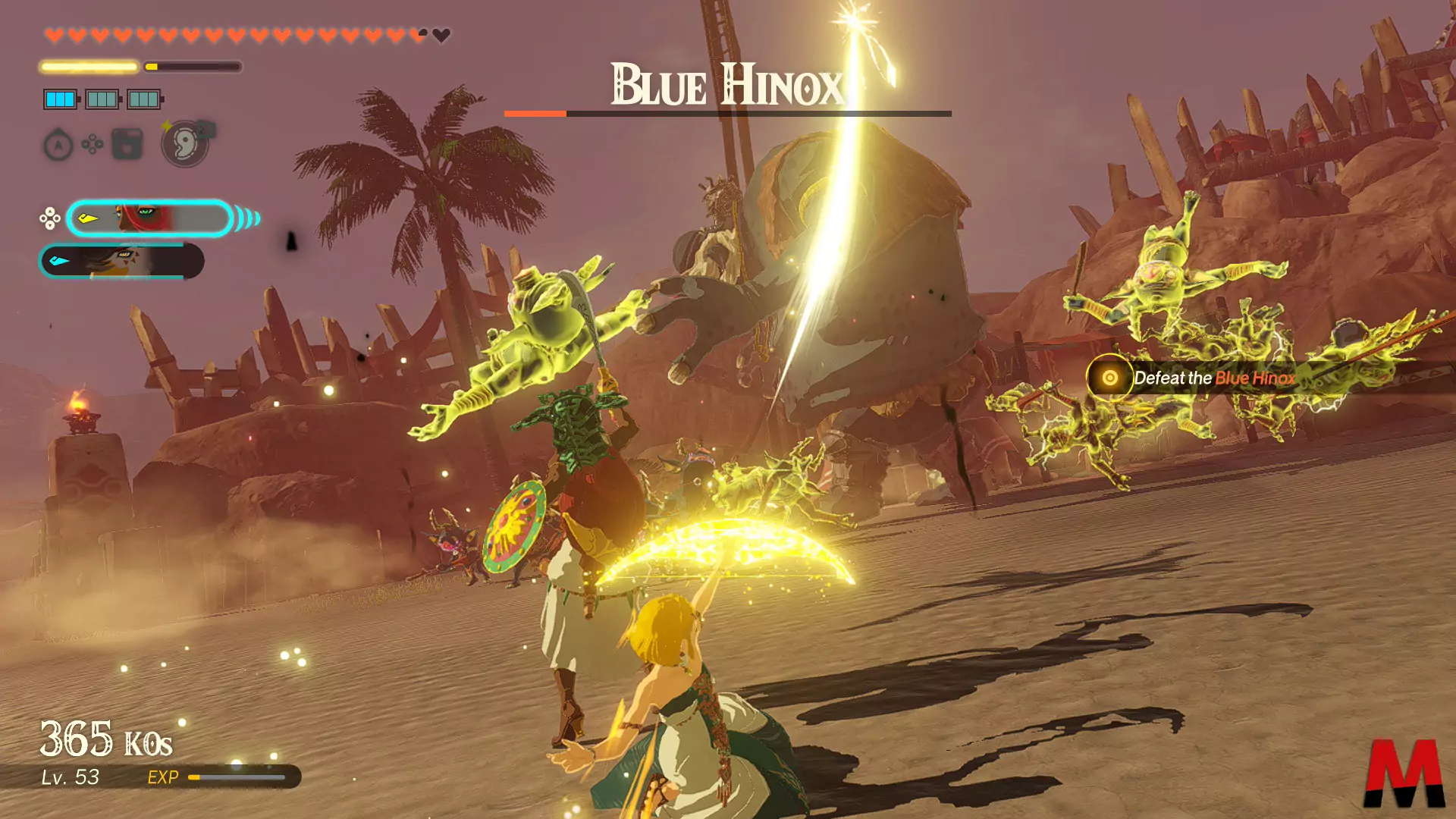The height and width of the screenshot is (819, 1456).
Task: Switch to the yellow-eyed ally portrait bar
Action: point(121,262)
